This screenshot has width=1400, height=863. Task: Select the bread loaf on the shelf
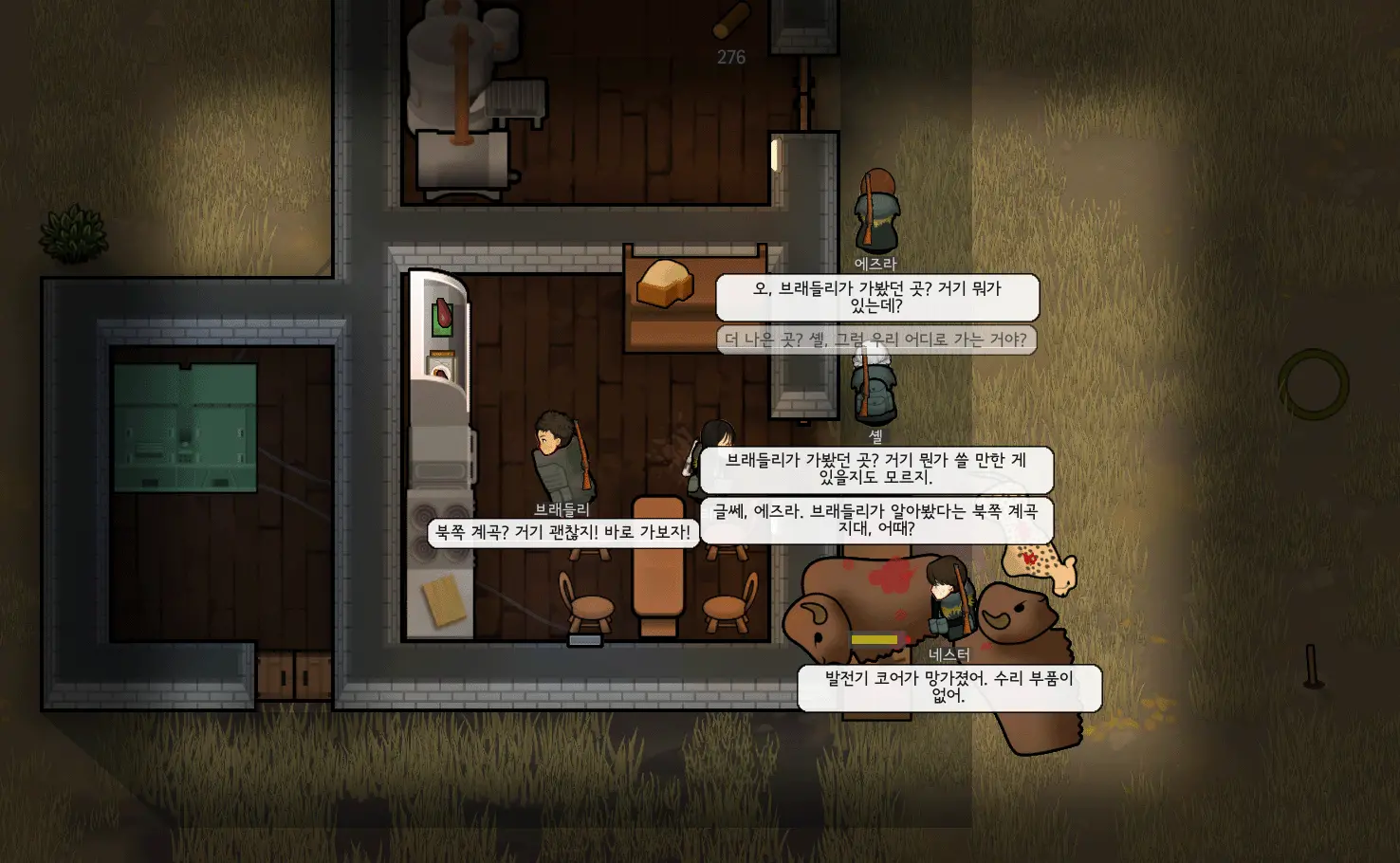click(664, 285)
